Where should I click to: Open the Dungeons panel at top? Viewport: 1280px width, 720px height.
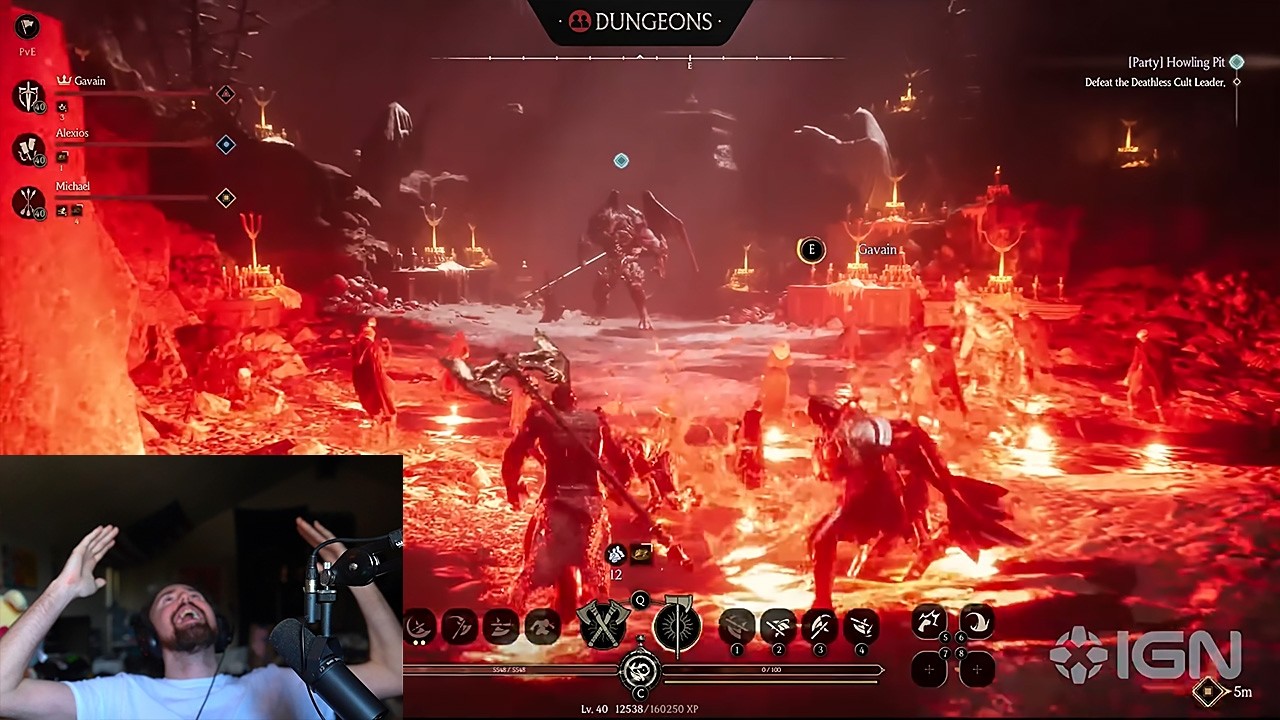pyautogui.click(x=640, y=21)
